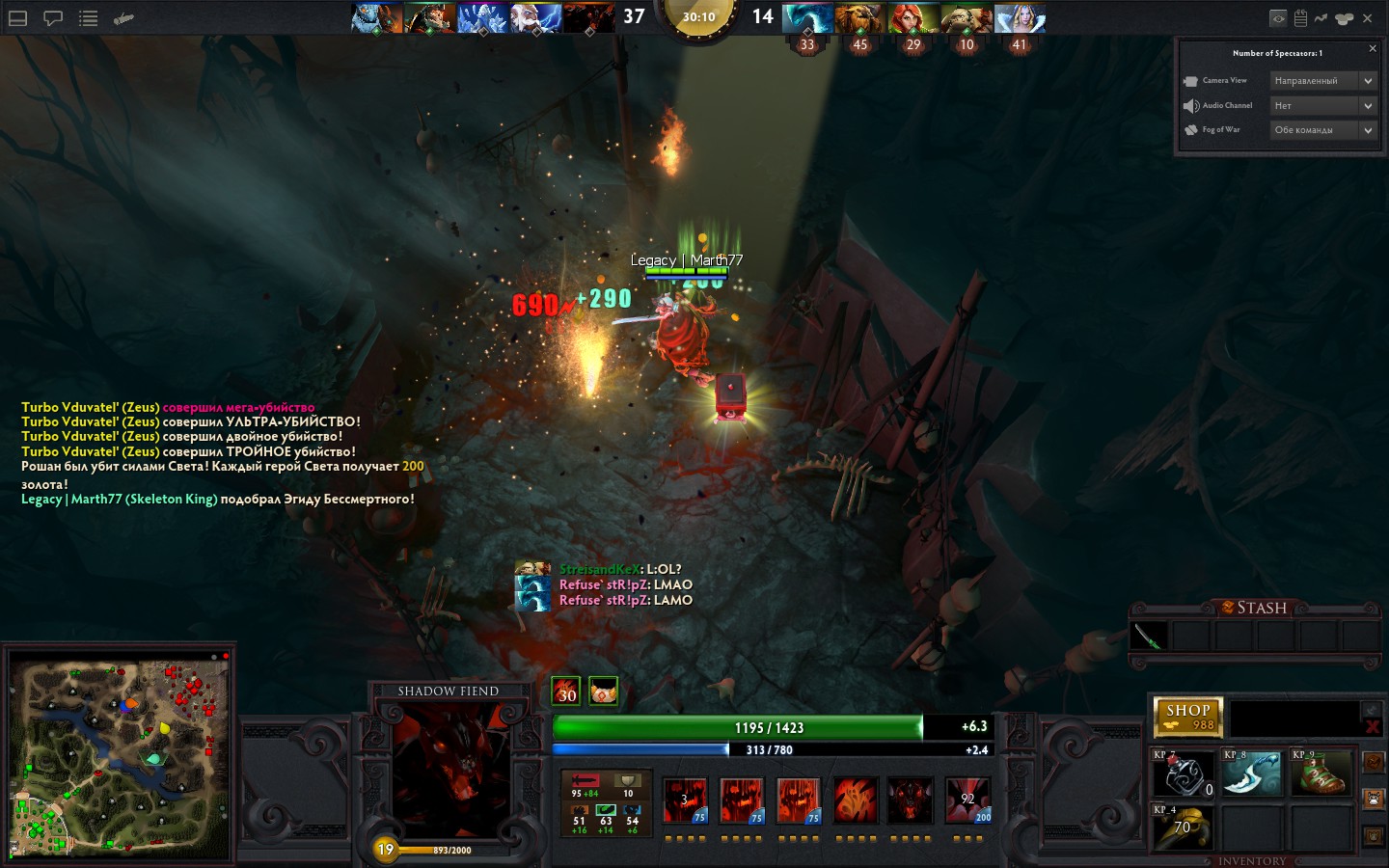Viewport: 1389px width, 868px height.
Task: Change the Fog of War dropdown
Action: coord(1323,129)
